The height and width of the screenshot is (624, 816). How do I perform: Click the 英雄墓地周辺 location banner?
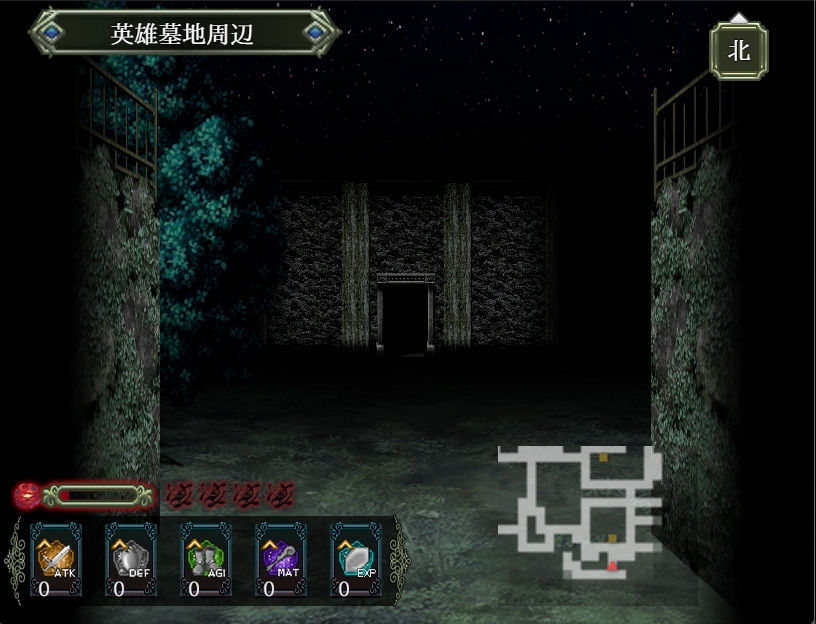point(184,33)
